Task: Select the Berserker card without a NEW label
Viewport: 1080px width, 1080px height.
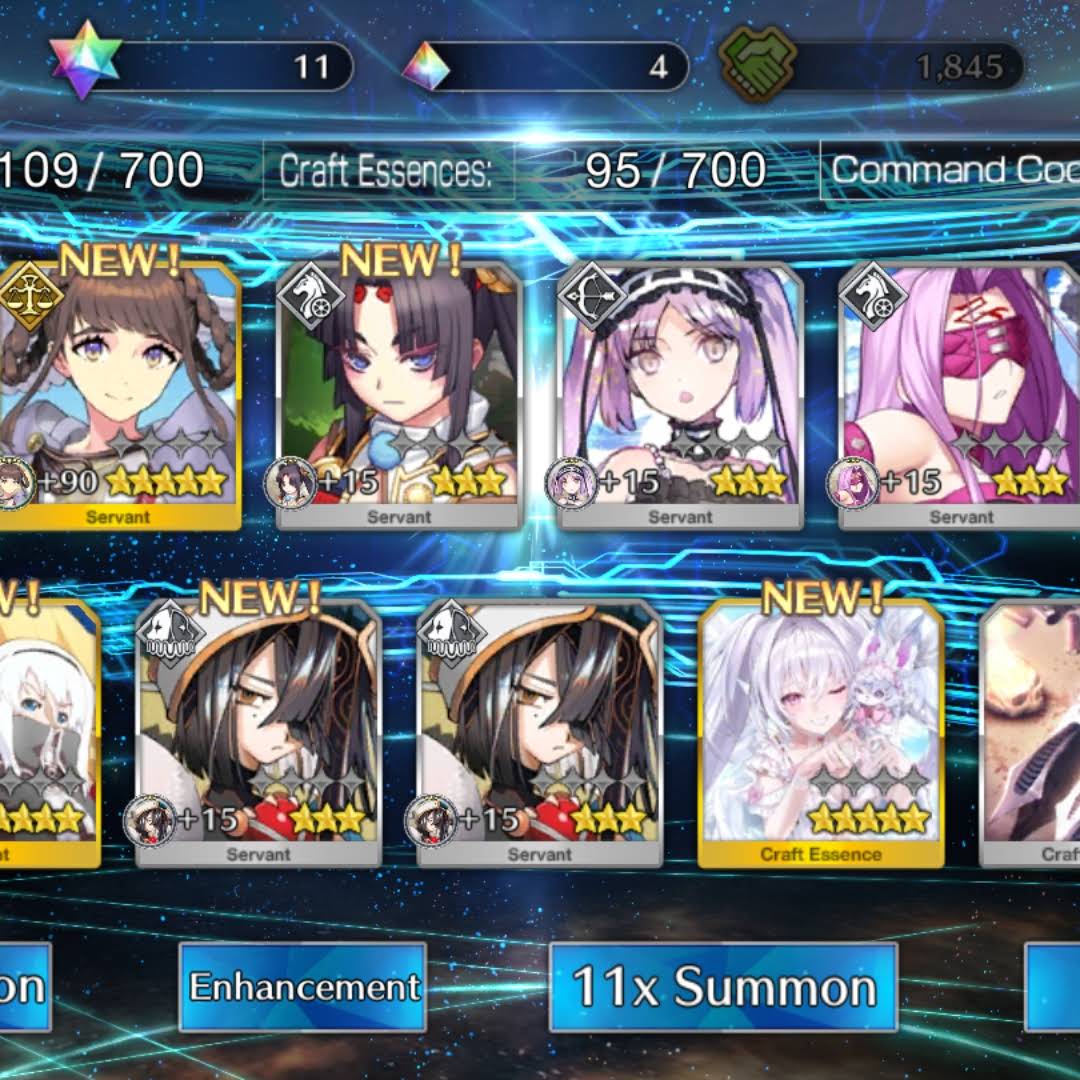Action: [x=540, y=733]
